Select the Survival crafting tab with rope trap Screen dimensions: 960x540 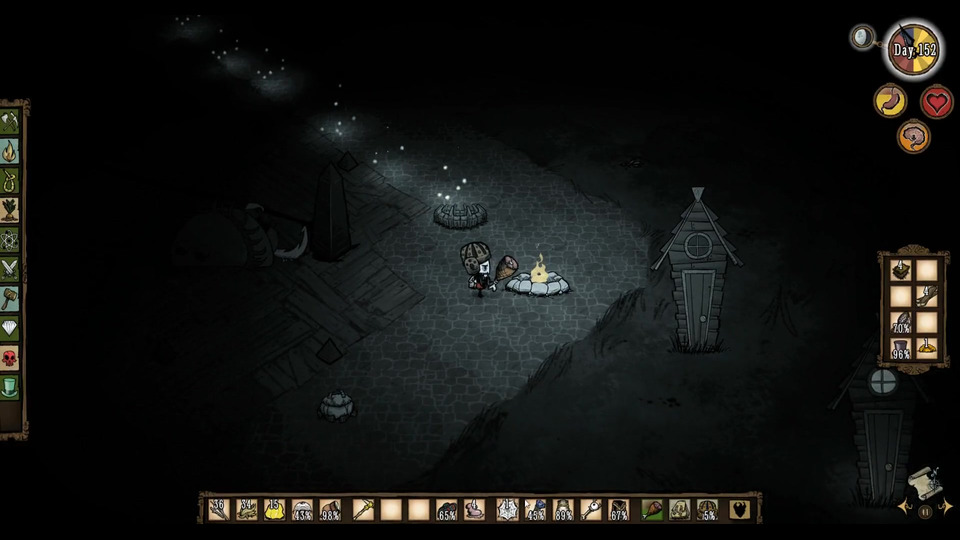tap(11, 181)
